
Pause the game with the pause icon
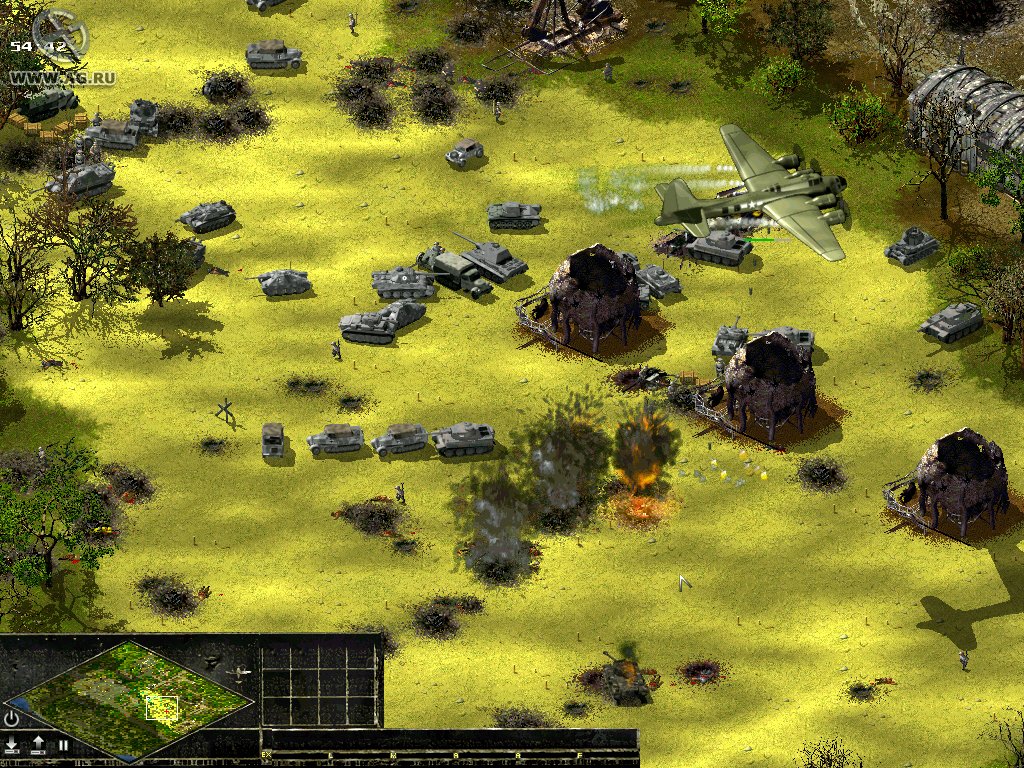pyautogui.click(x=62, y=744)
